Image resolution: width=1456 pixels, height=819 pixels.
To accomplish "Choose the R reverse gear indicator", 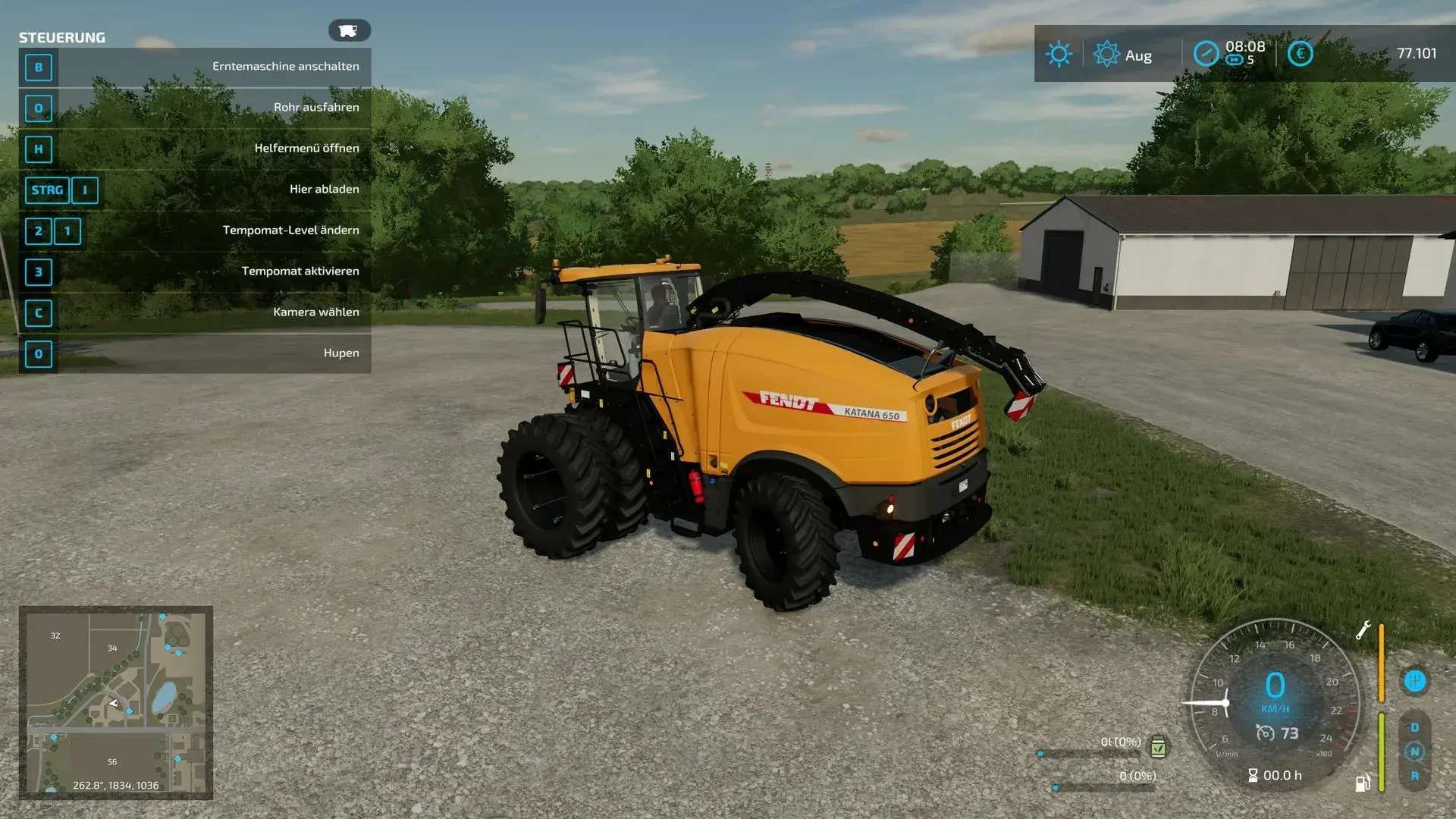I will click(x=1414, y=776).
